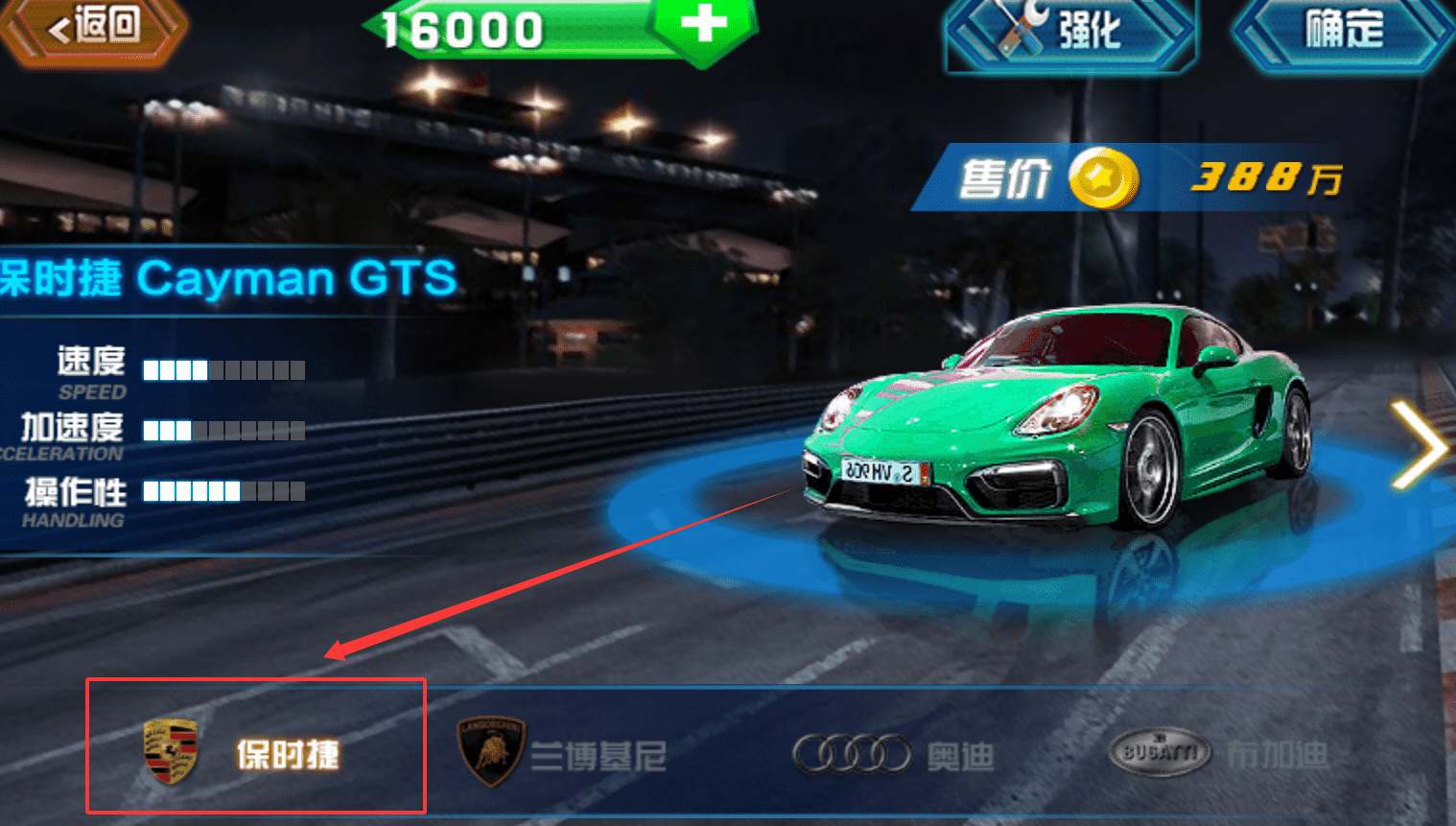The width and height of the screenshot is (1456, 826).
Task: Confirm selection with the 确定 button
Action: pos(1343,31)
